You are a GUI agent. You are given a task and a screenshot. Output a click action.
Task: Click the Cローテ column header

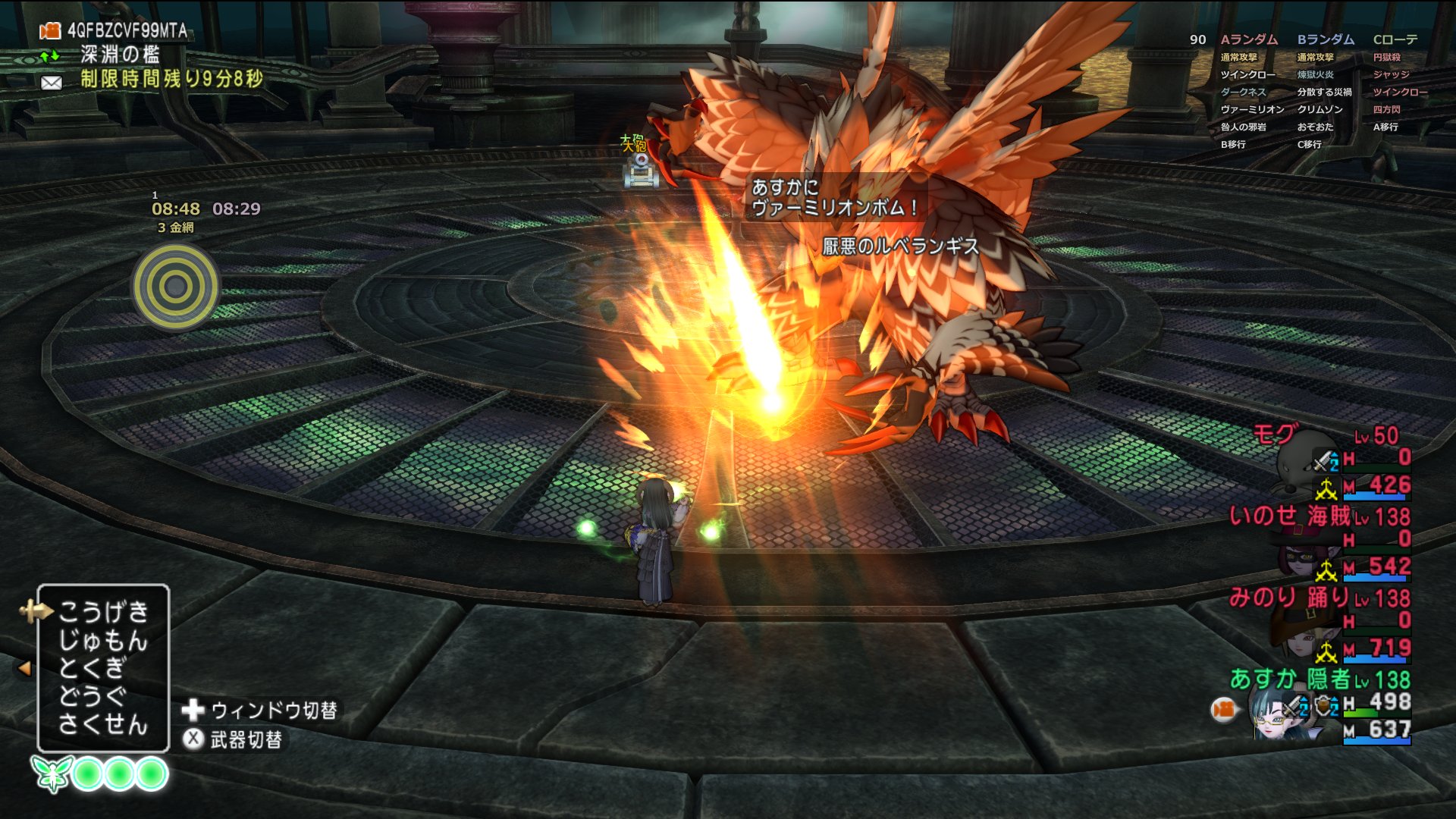pos(1395,39)
